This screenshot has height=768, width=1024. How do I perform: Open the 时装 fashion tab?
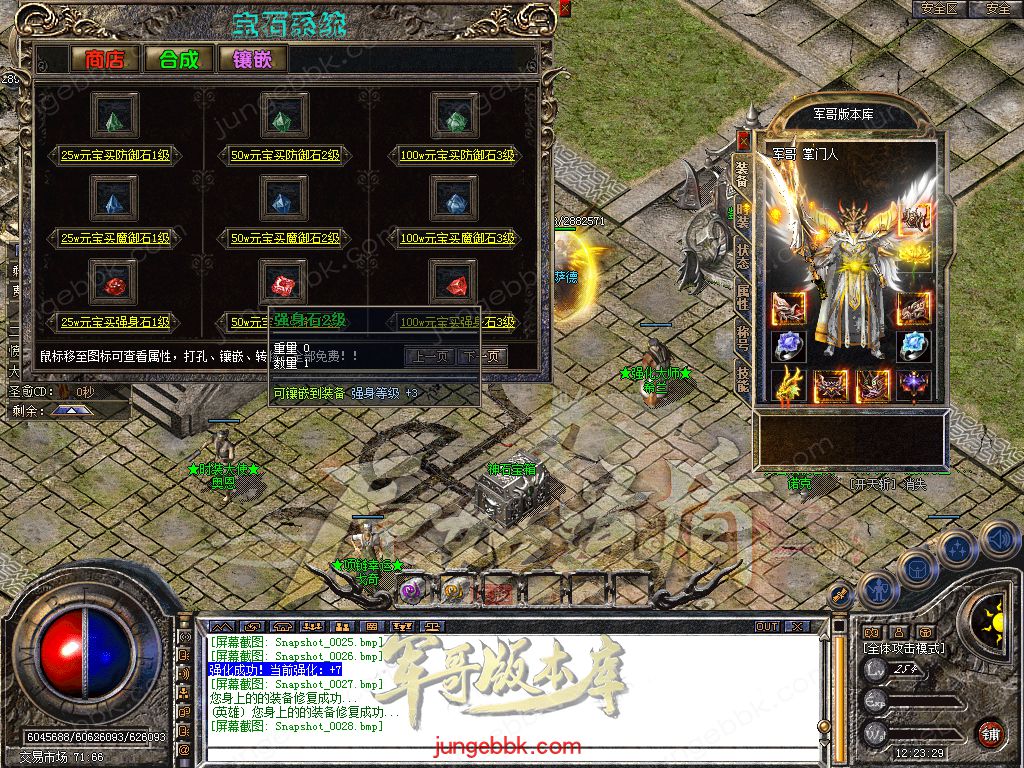pos(743,213)
